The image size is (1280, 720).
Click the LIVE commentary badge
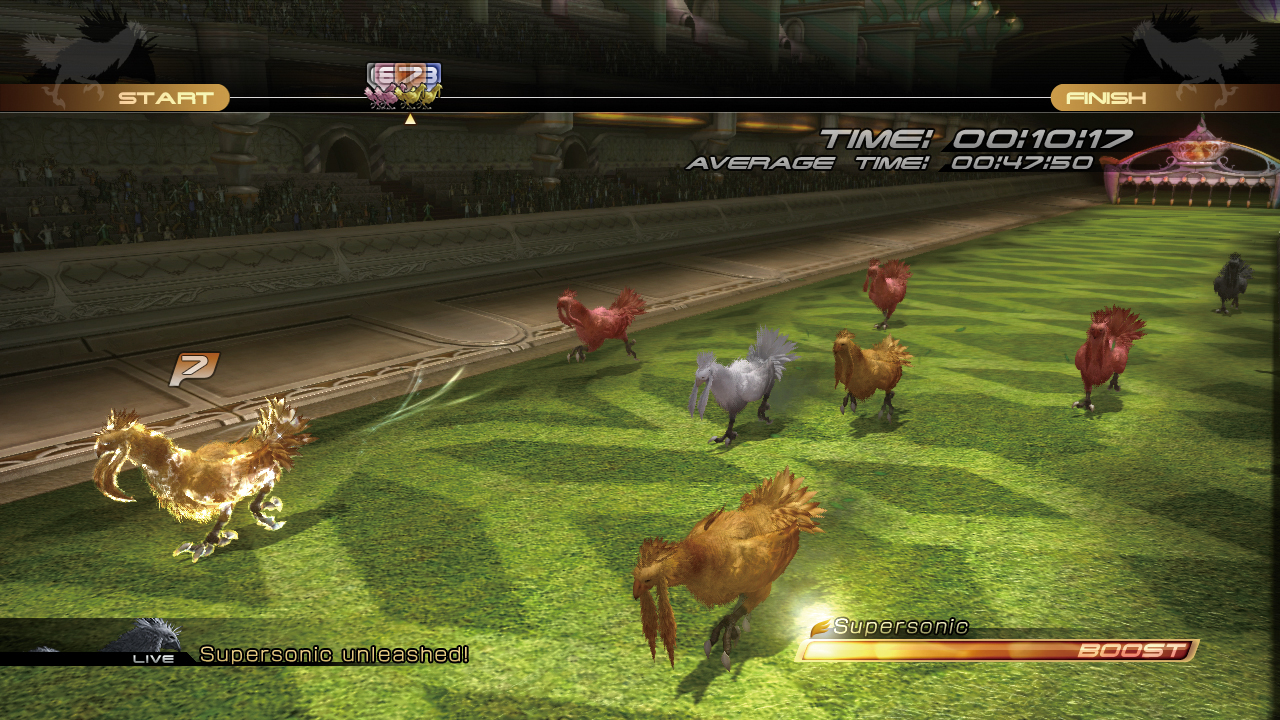[x=153, y=658]
